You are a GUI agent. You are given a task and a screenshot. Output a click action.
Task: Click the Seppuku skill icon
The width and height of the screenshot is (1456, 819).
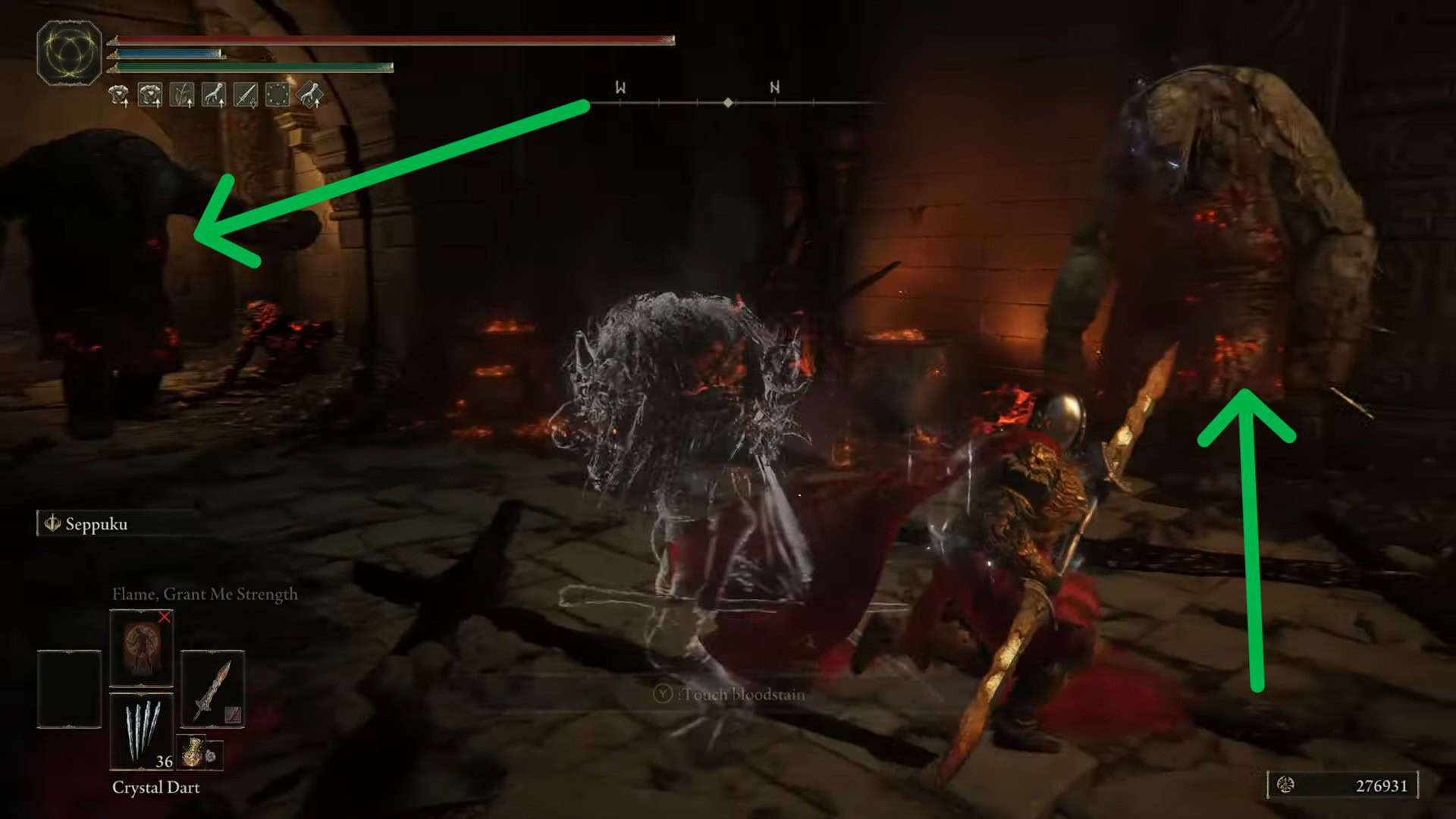tap(52, 523)
